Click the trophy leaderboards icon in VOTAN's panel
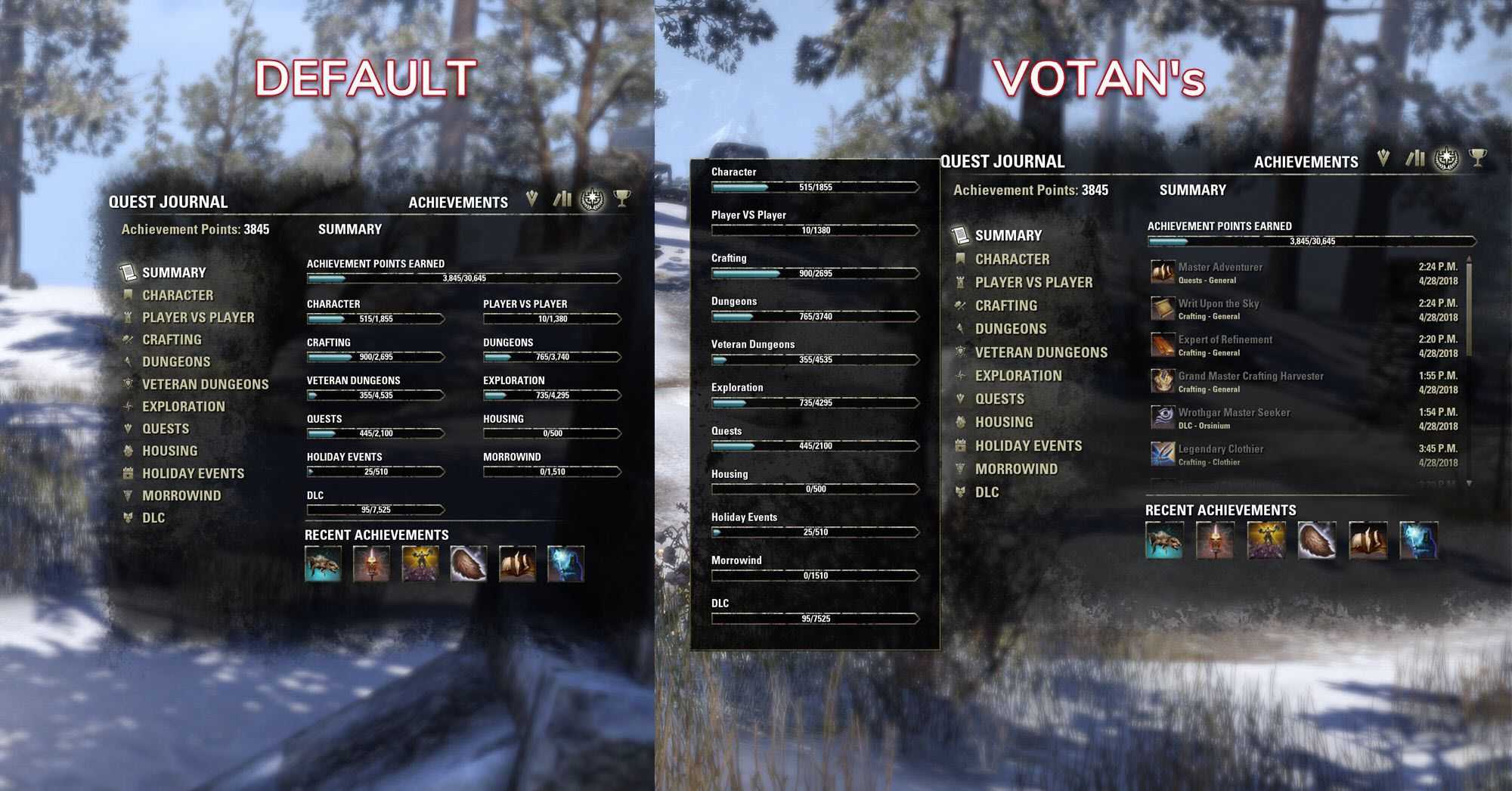The height and width of the screenshot is (791, 1512). pyautogui.click(x=1477, y=158)
